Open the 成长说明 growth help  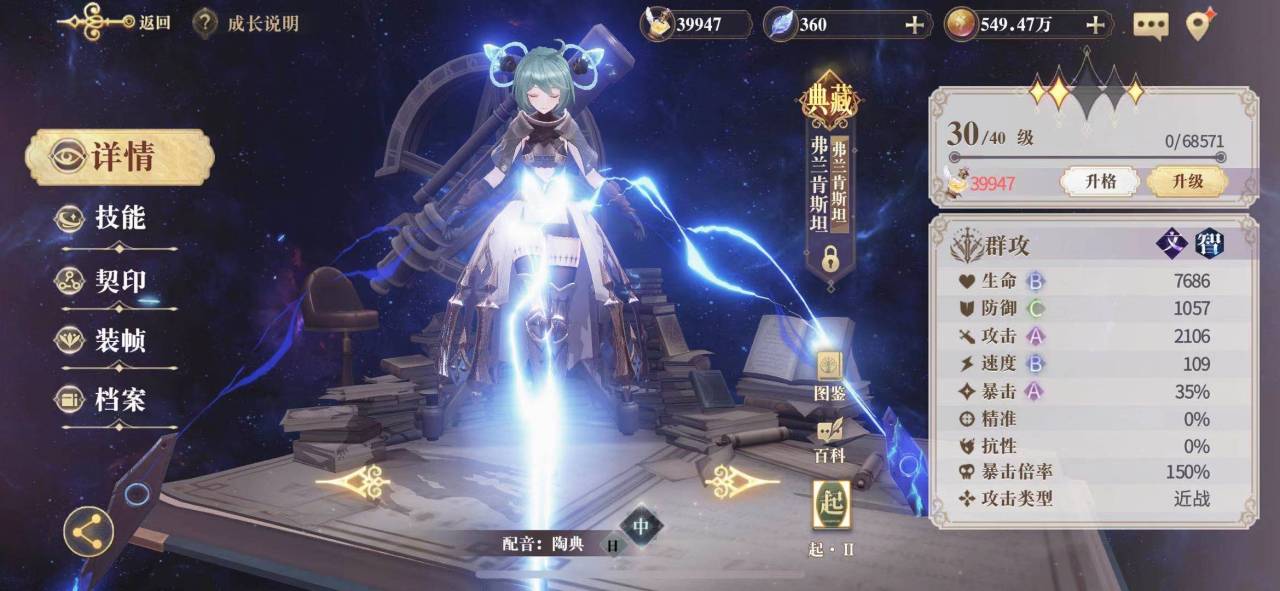click(246, 22)
